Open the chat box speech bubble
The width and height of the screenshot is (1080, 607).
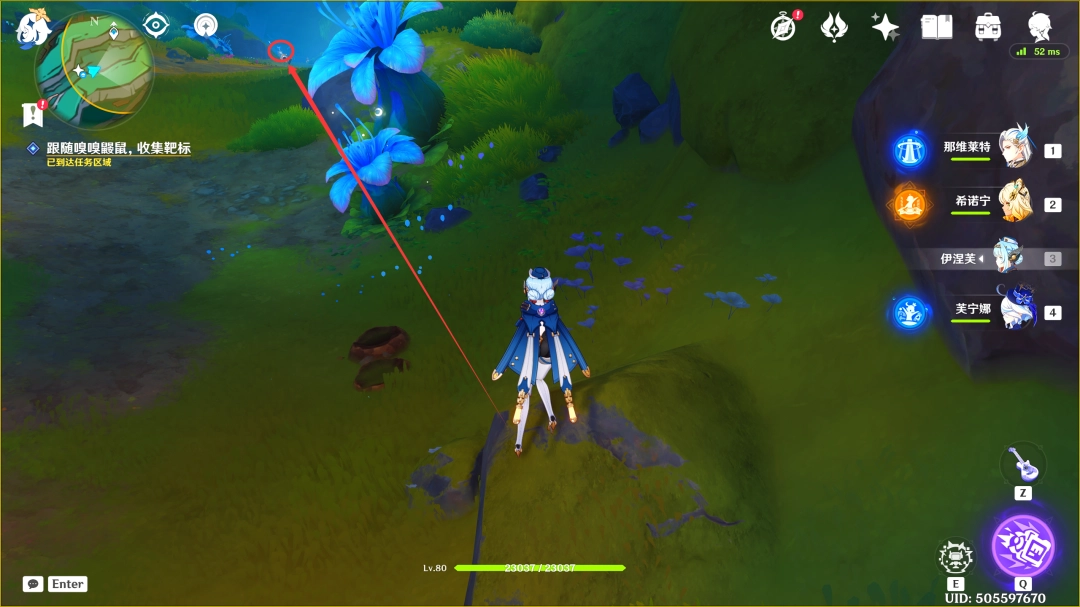point(33,584)
